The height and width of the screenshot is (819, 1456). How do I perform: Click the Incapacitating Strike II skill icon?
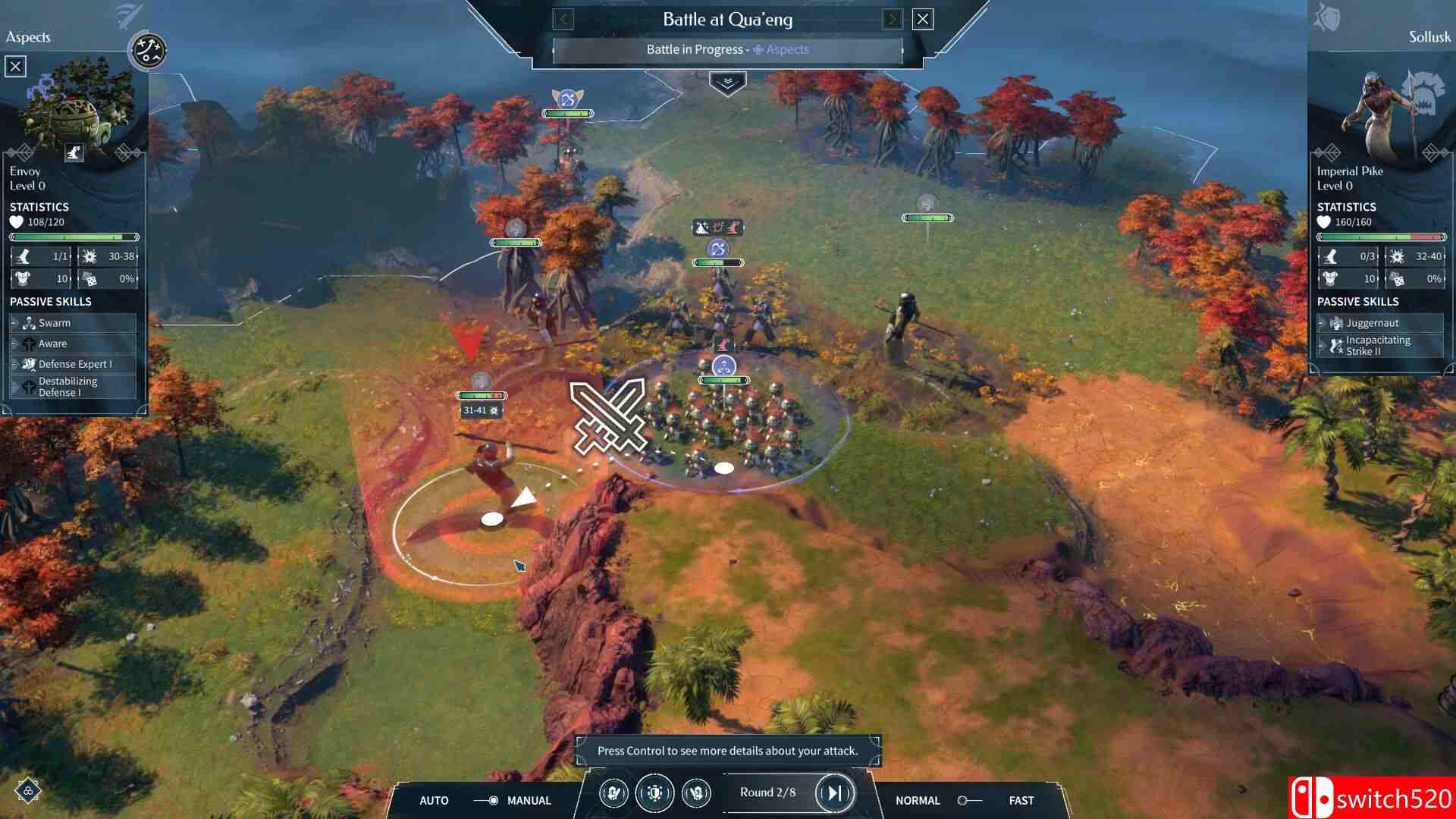coord(1335,346)
